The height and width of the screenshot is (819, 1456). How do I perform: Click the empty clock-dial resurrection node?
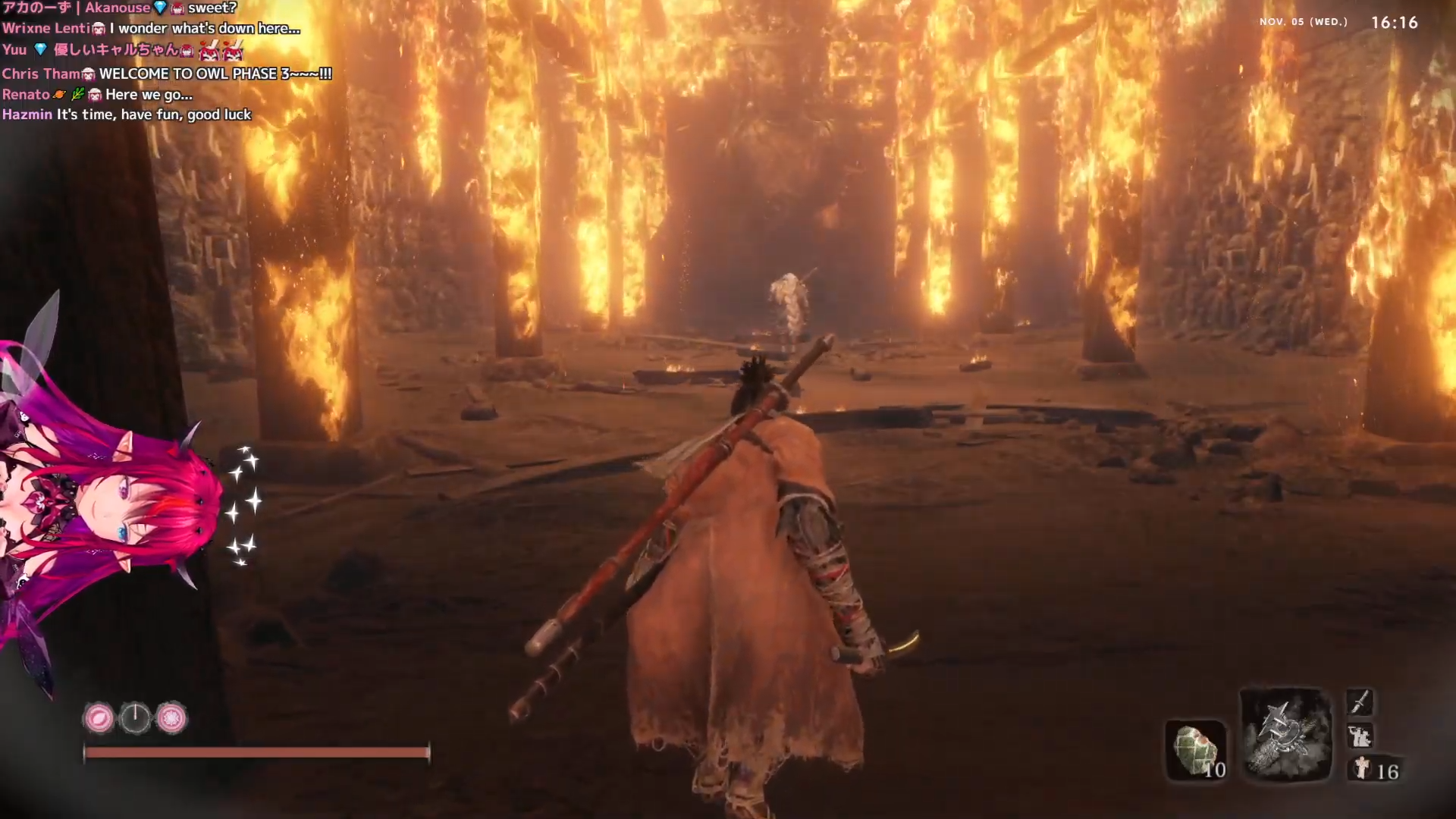click(x=136, y=717)
